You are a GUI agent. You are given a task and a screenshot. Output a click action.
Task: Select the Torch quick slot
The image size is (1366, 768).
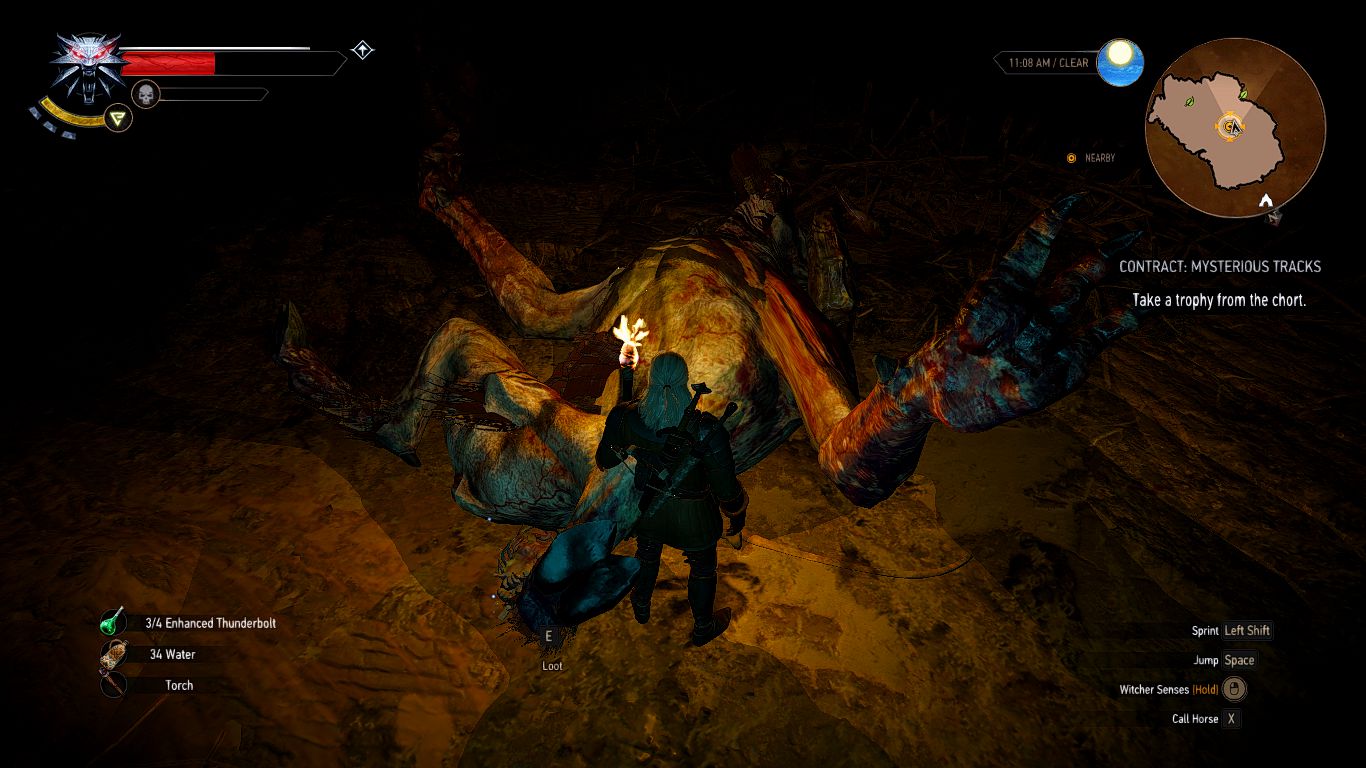[112, 685]
